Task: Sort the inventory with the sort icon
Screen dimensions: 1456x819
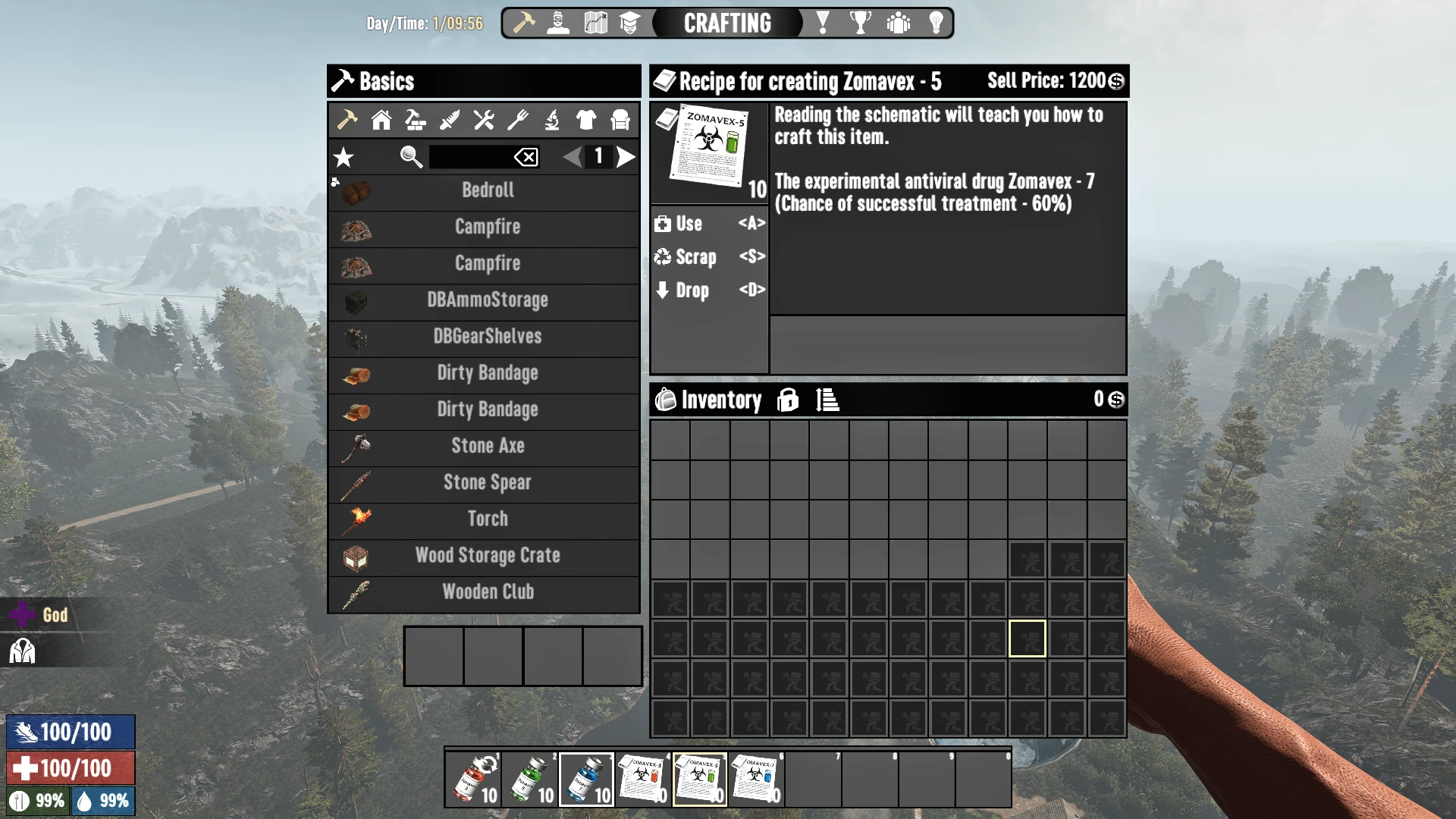Action: pyautogui.click(x=827, y=400)
